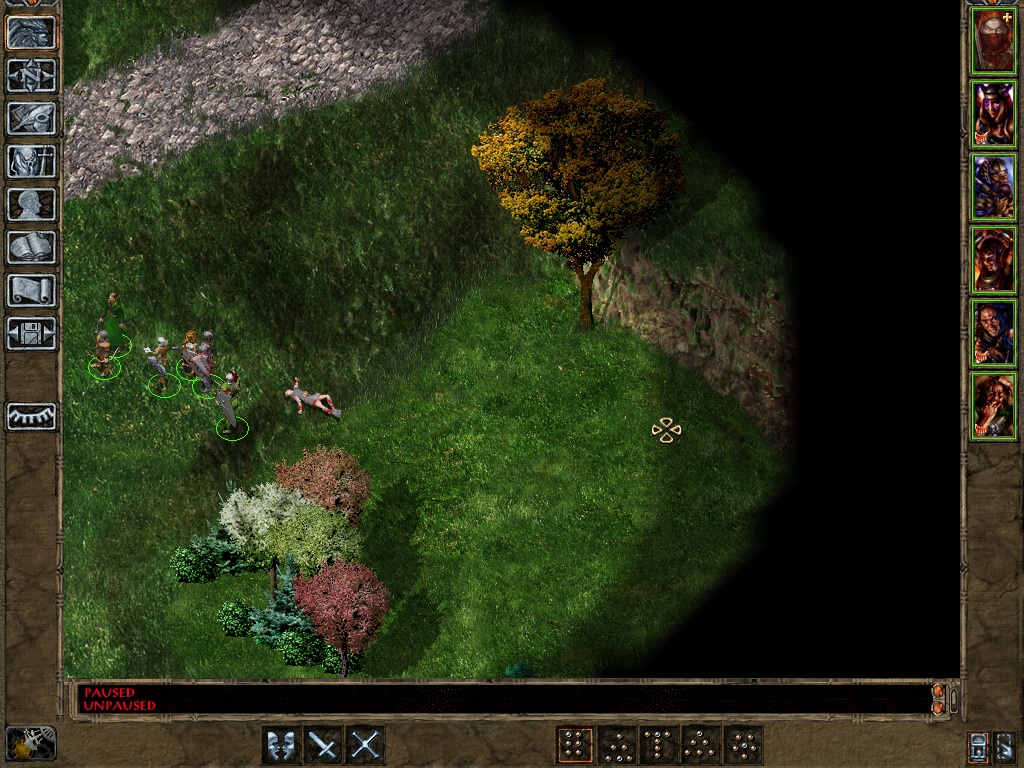This screenshot has width=1024, height=768.
Task: Open the options menu with the floppy disk icon
Action: click(x=32, y=333)
